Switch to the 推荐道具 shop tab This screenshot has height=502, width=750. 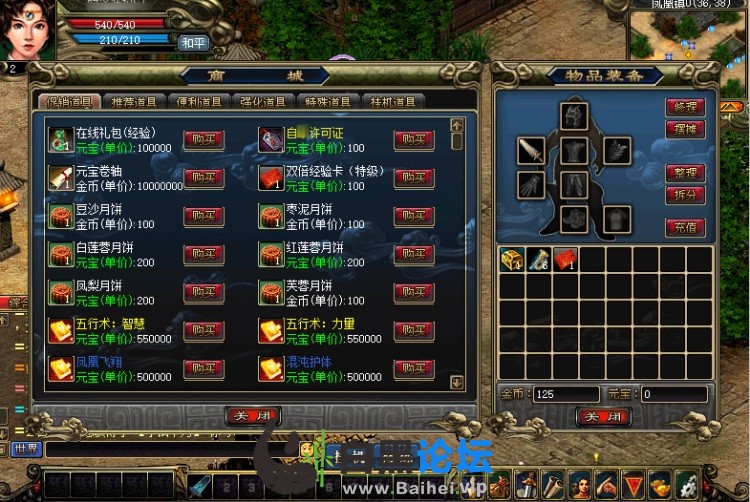(132, 101)
